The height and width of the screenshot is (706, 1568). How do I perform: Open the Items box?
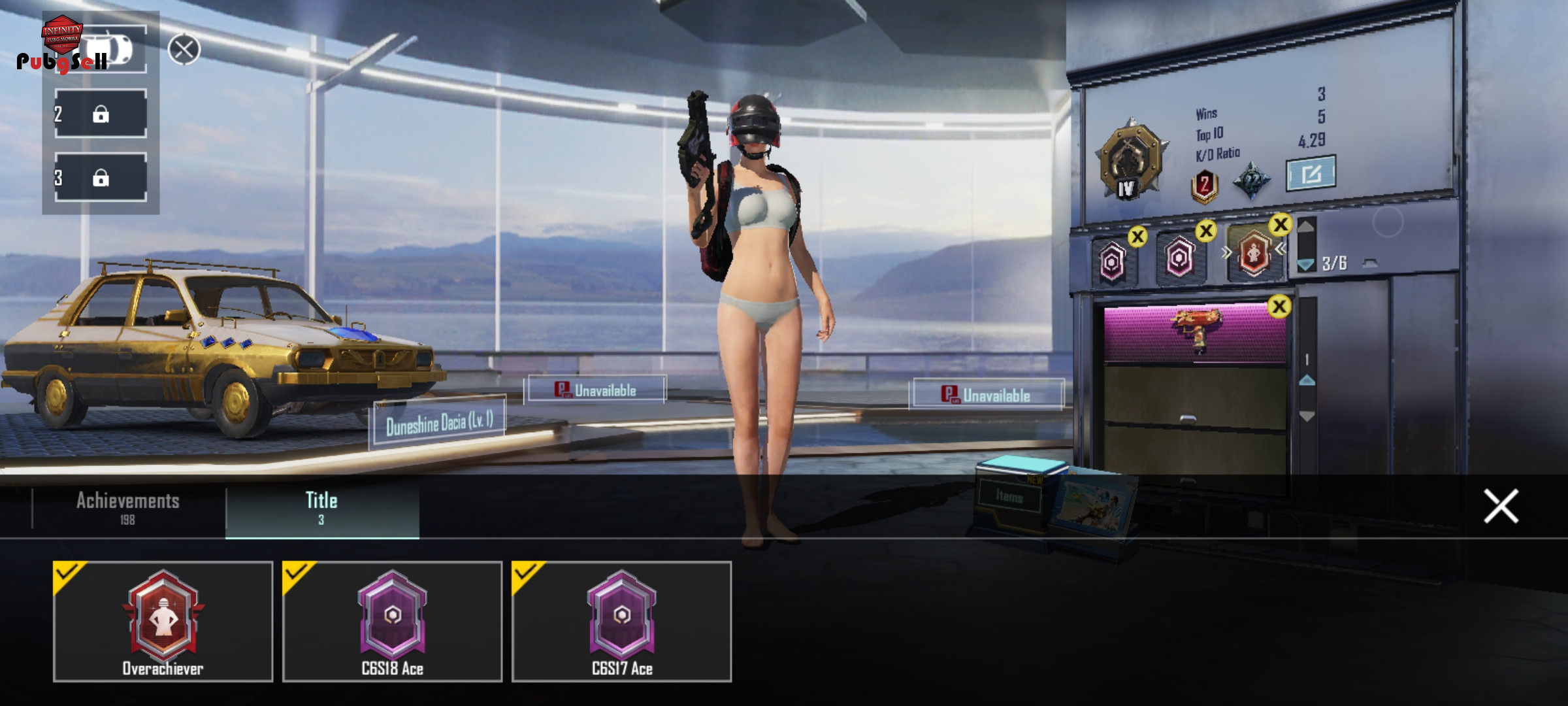tap(1009, 497)
